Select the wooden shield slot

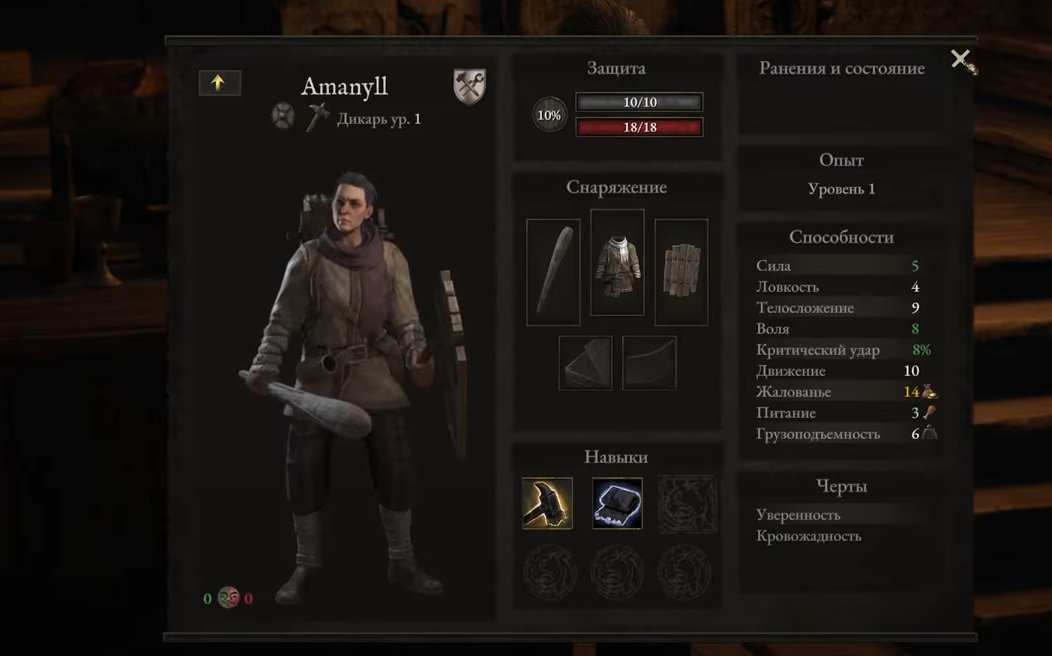click(x=681, y=272)
